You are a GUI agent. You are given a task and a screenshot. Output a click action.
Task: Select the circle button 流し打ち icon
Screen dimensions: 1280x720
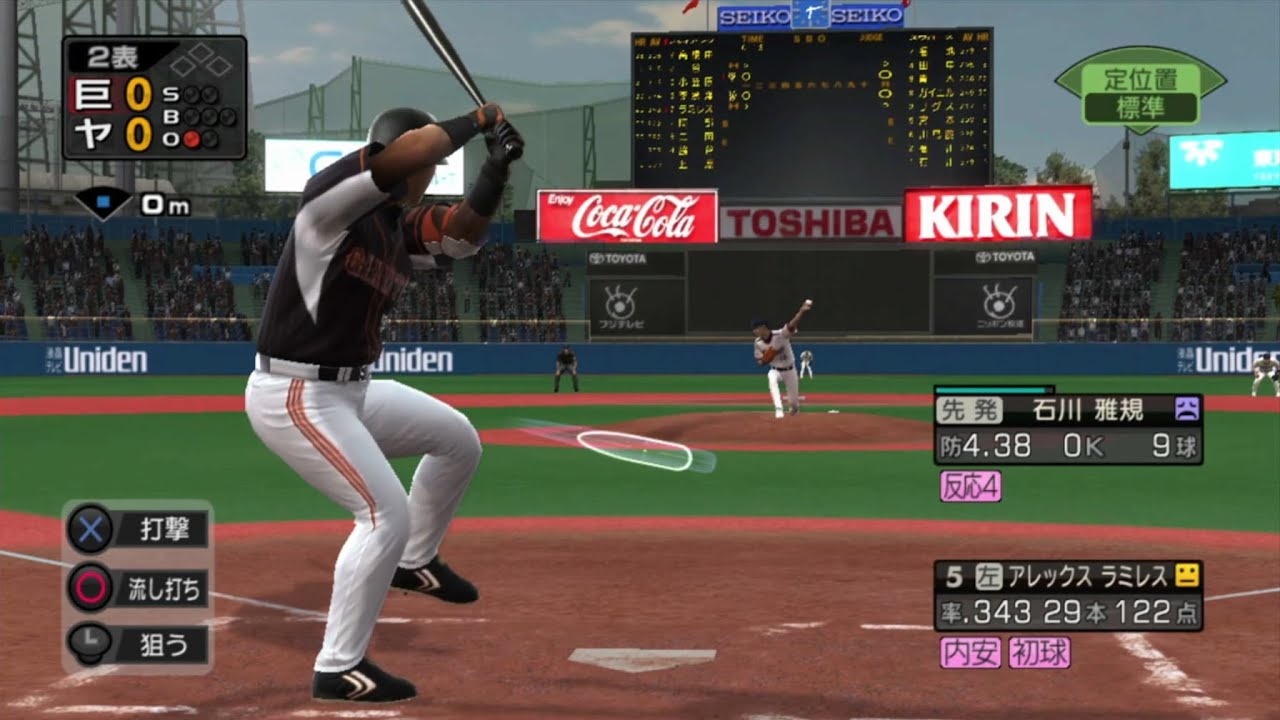pos(90,589)
